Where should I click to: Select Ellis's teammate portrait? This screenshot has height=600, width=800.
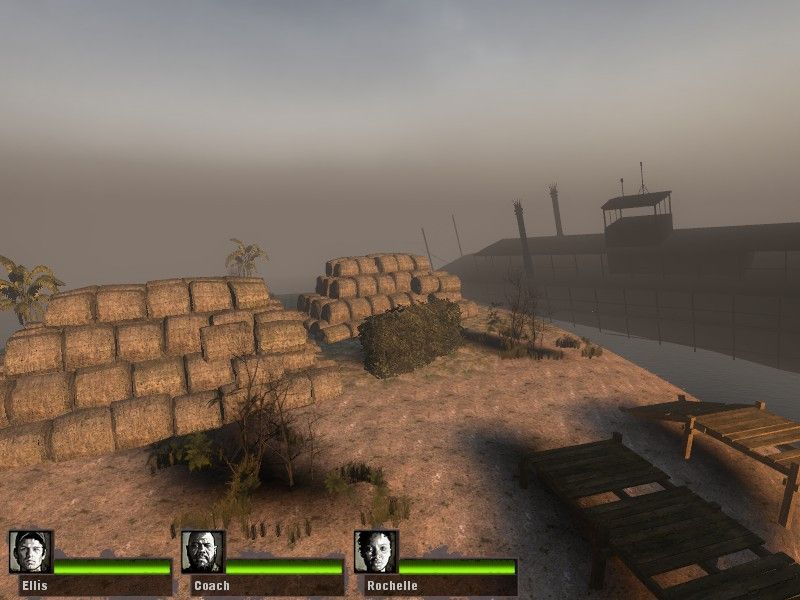point(30,552)
